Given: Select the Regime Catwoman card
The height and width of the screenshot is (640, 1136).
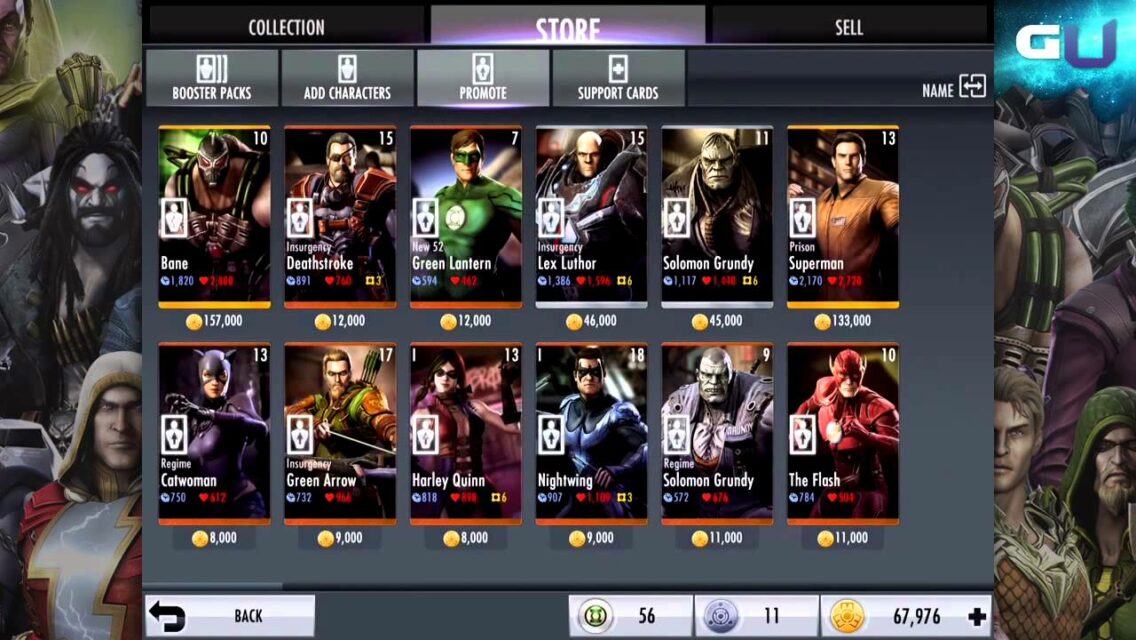Looking at the screenshot, I should click(214, 433).
